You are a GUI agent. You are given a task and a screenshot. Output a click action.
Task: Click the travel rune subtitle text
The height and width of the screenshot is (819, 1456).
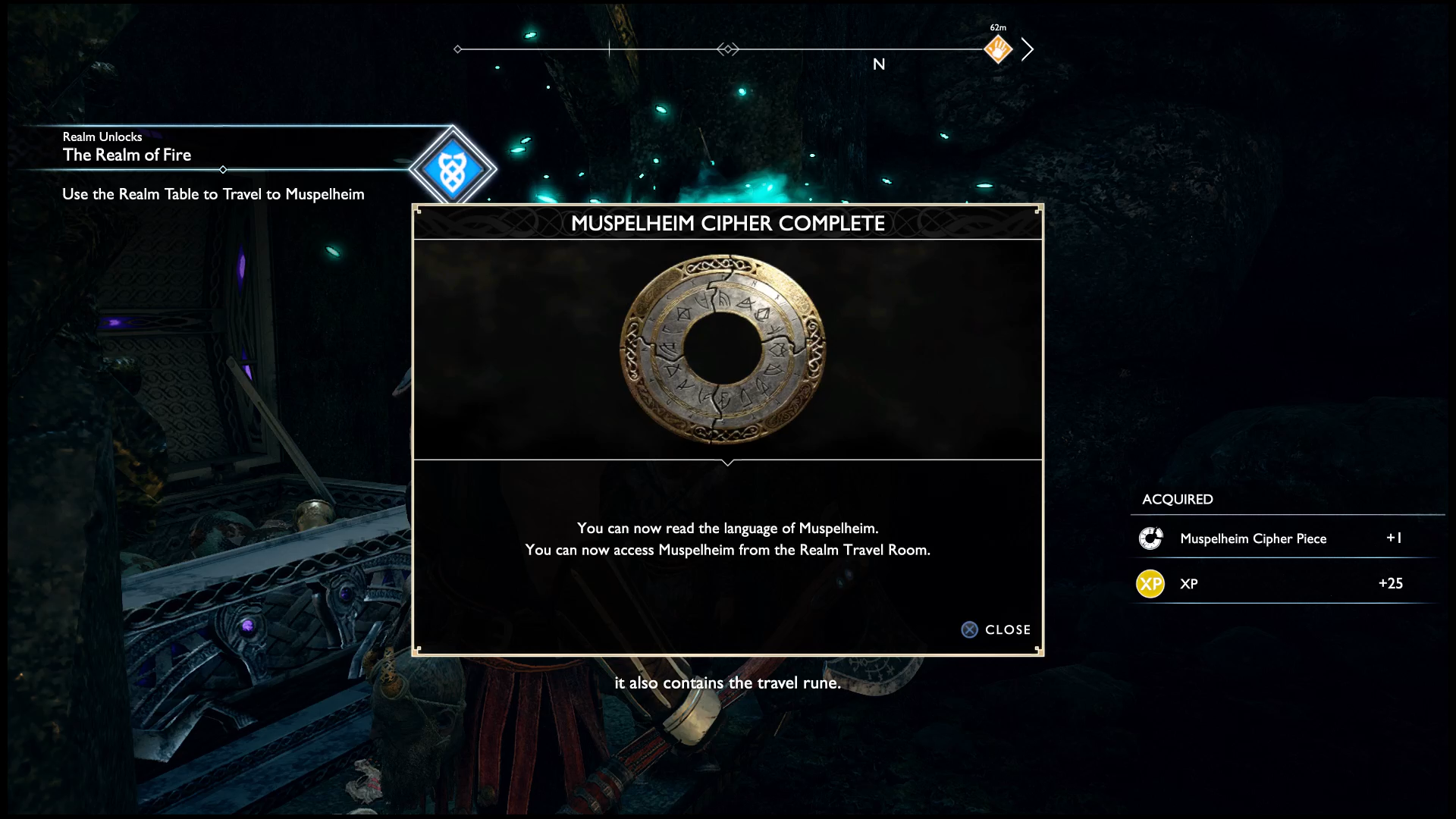click(728, 682)
